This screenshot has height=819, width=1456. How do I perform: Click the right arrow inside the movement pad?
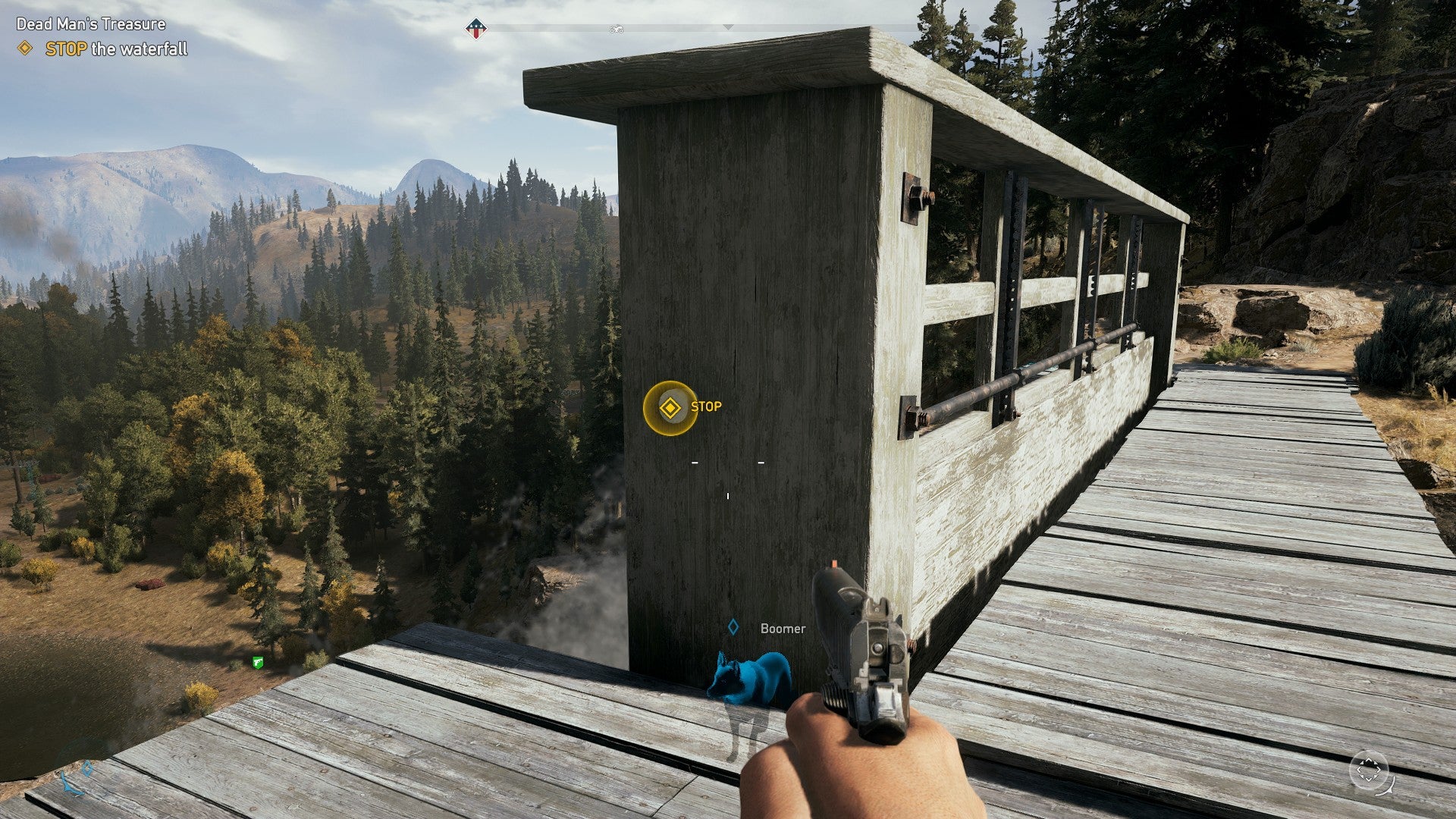click(1379, 769)
